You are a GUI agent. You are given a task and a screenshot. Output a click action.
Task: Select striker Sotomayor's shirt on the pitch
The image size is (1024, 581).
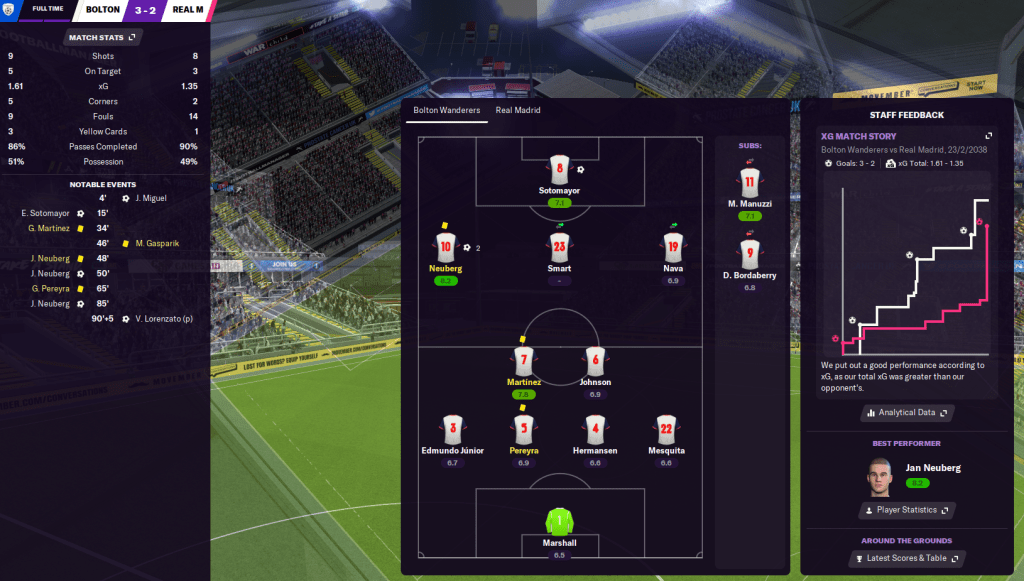click(559, 168)
